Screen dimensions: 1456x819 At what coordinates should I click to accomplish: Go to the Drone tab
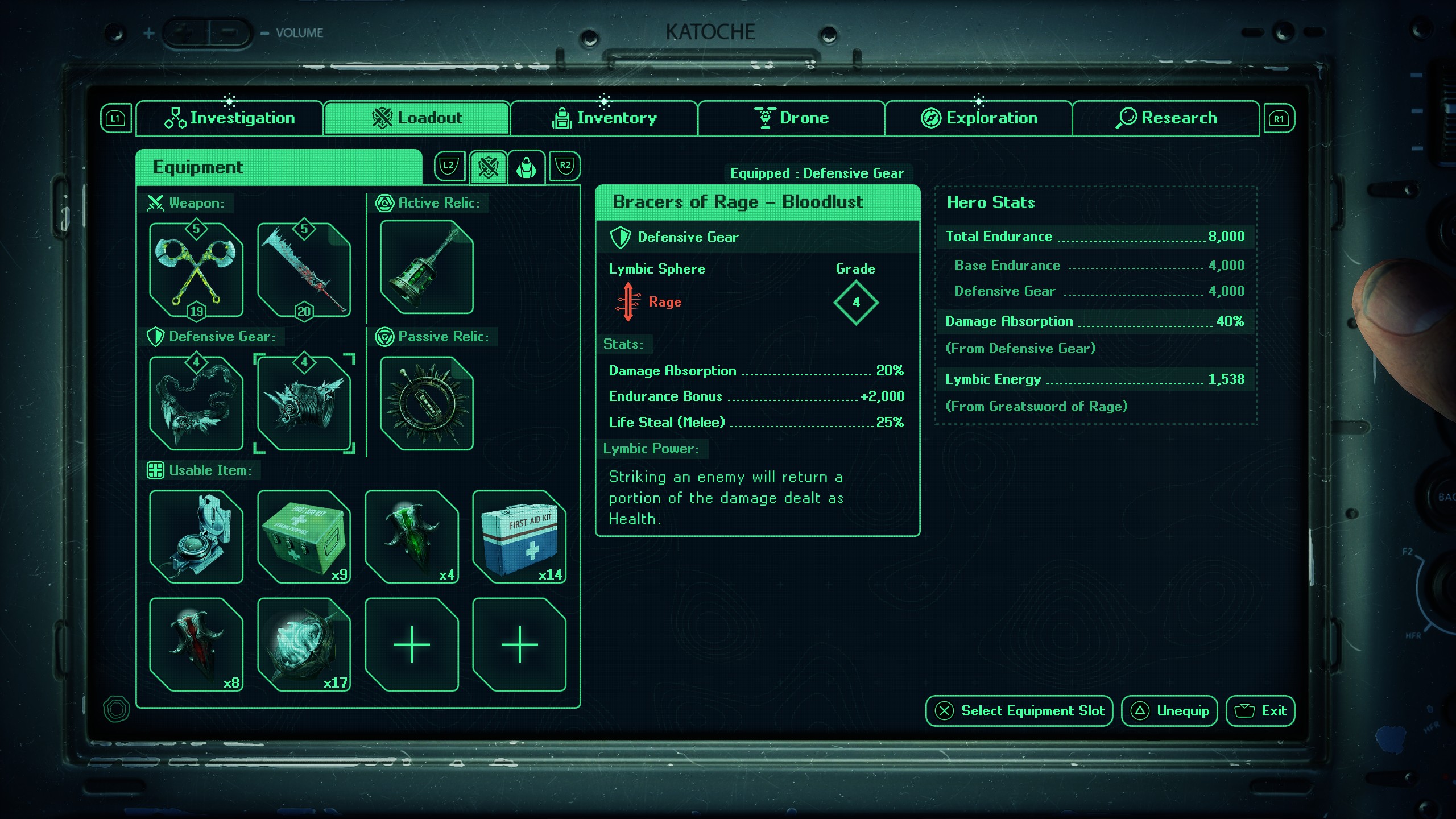pyautogui.click(x=791, y=118)
